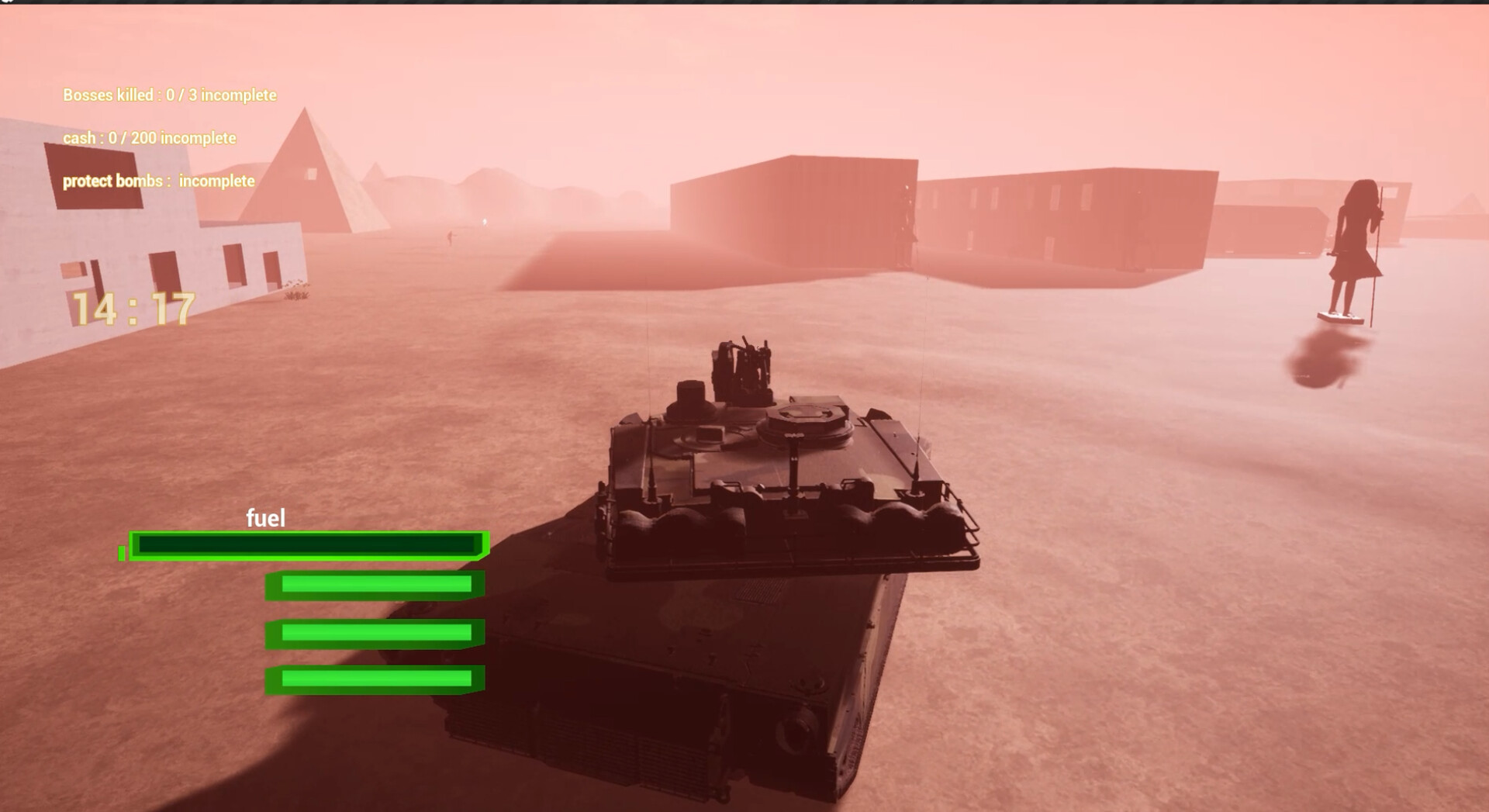Click the small app icon in the titlebar
This screenshot has height=812, width=1489.
(x=7, y=4)
